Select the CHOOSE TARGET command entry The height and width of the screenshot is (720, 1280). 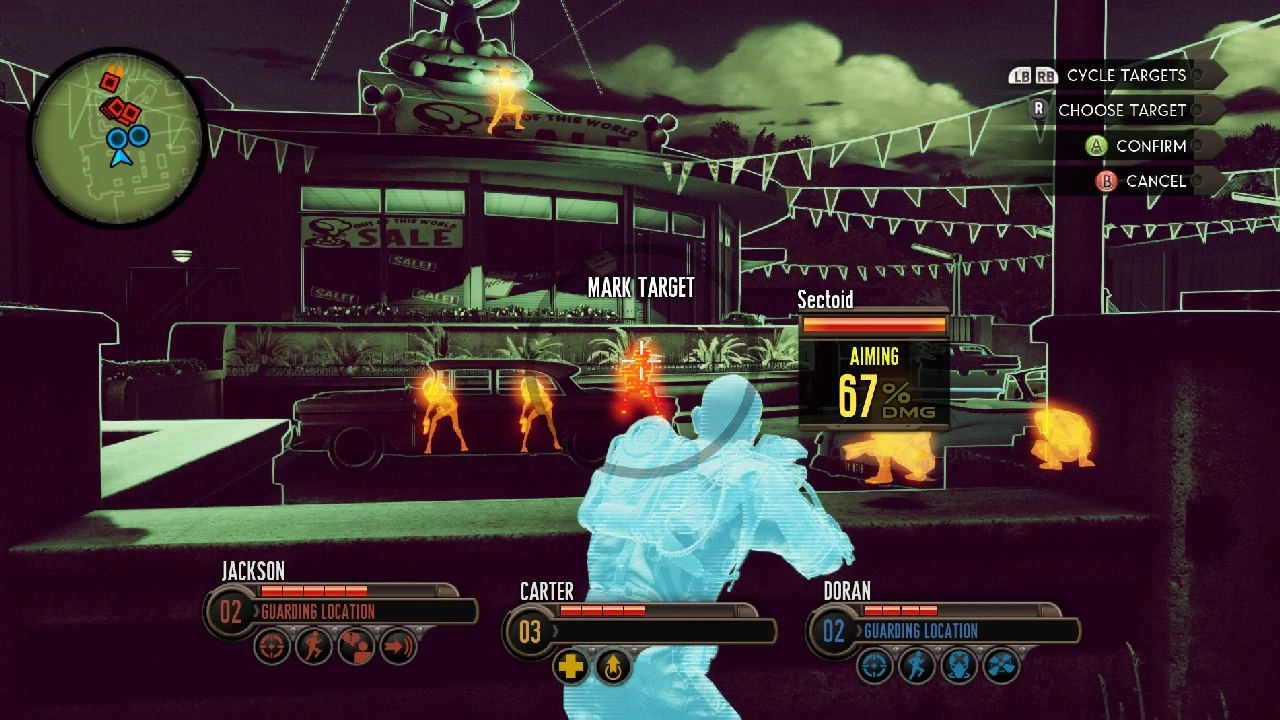(x=1120, y=110)
